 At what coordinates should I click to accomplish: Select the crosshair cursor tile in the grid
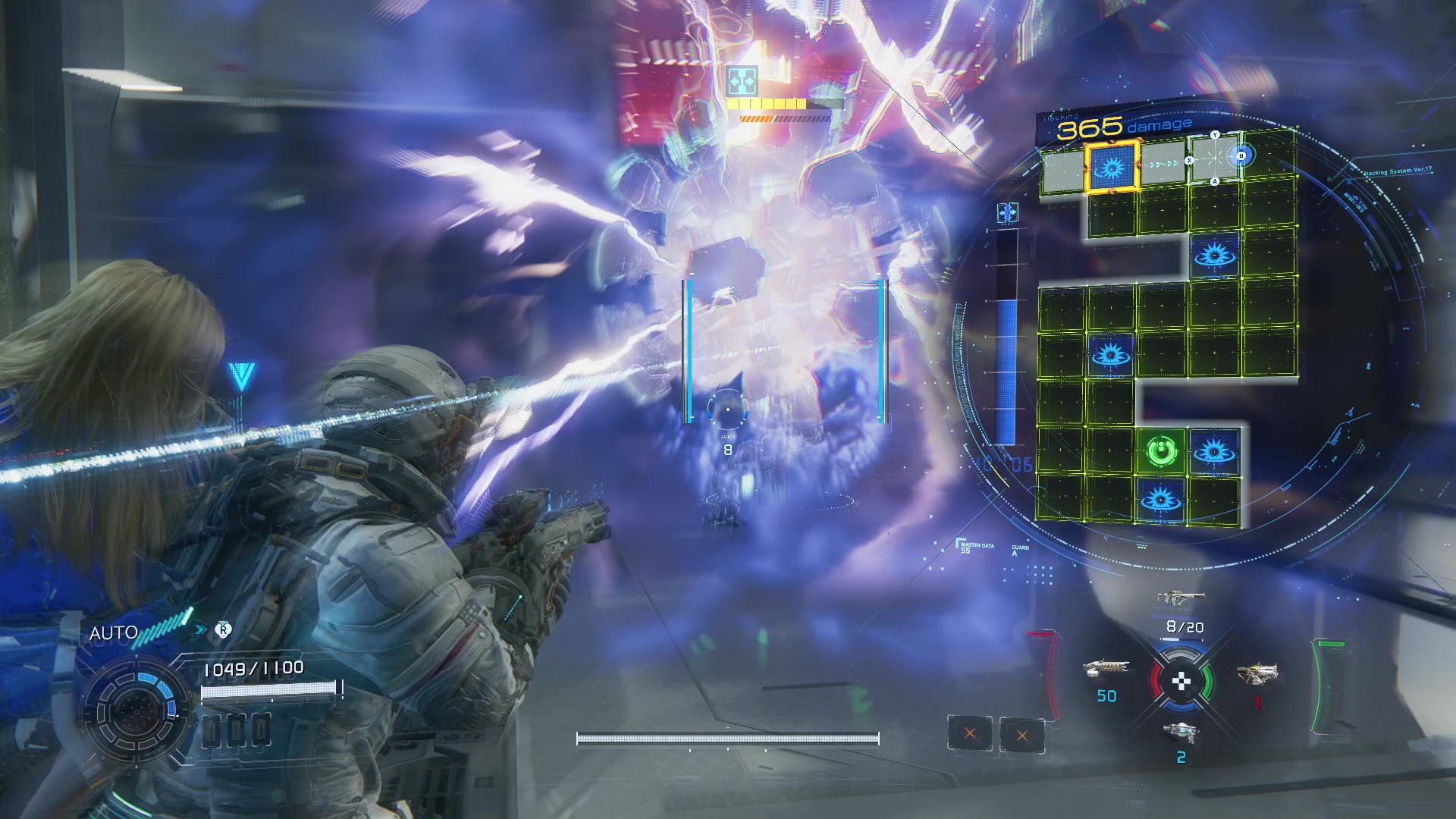pos(1214,158)
